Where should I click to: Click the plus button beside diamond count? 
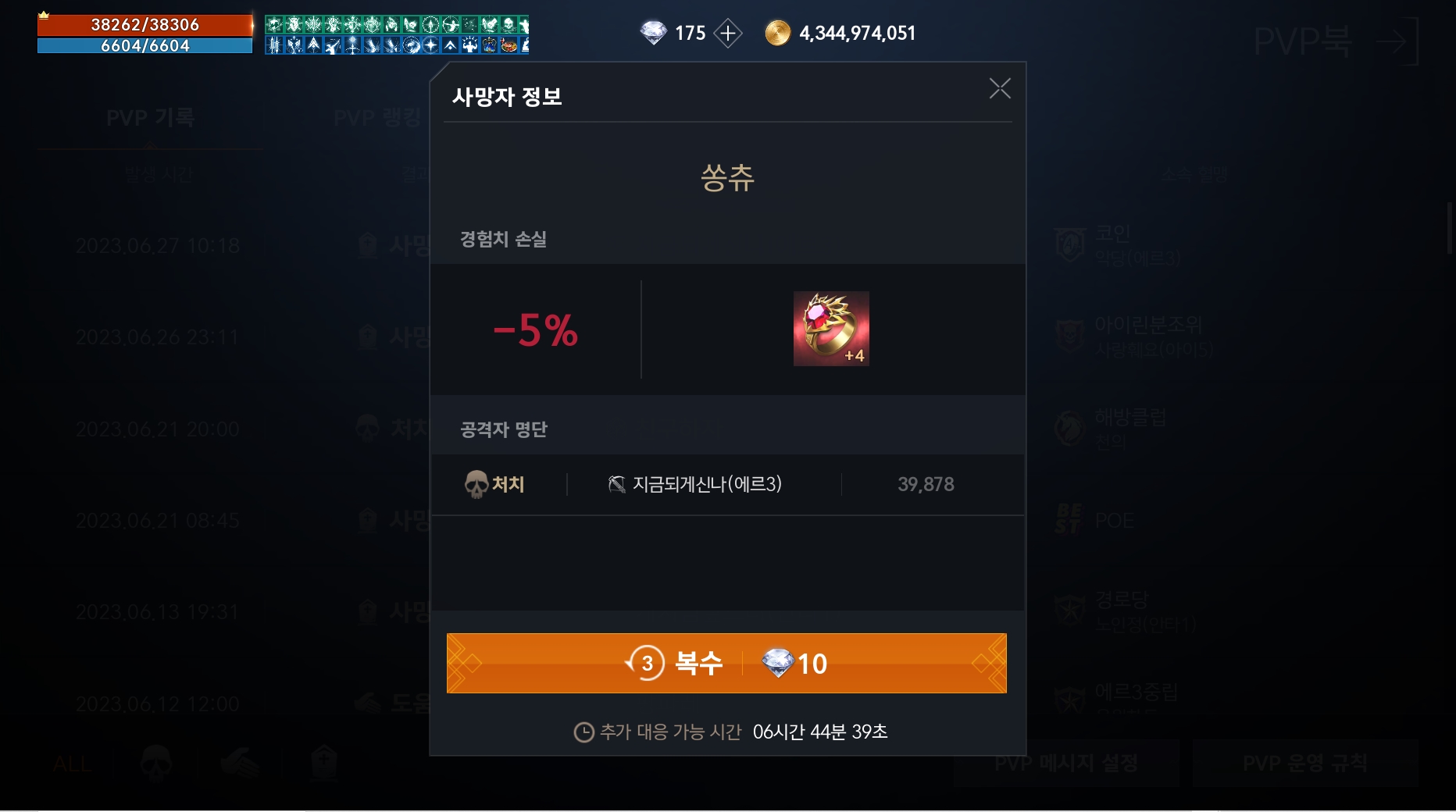[x=727, y=32]
